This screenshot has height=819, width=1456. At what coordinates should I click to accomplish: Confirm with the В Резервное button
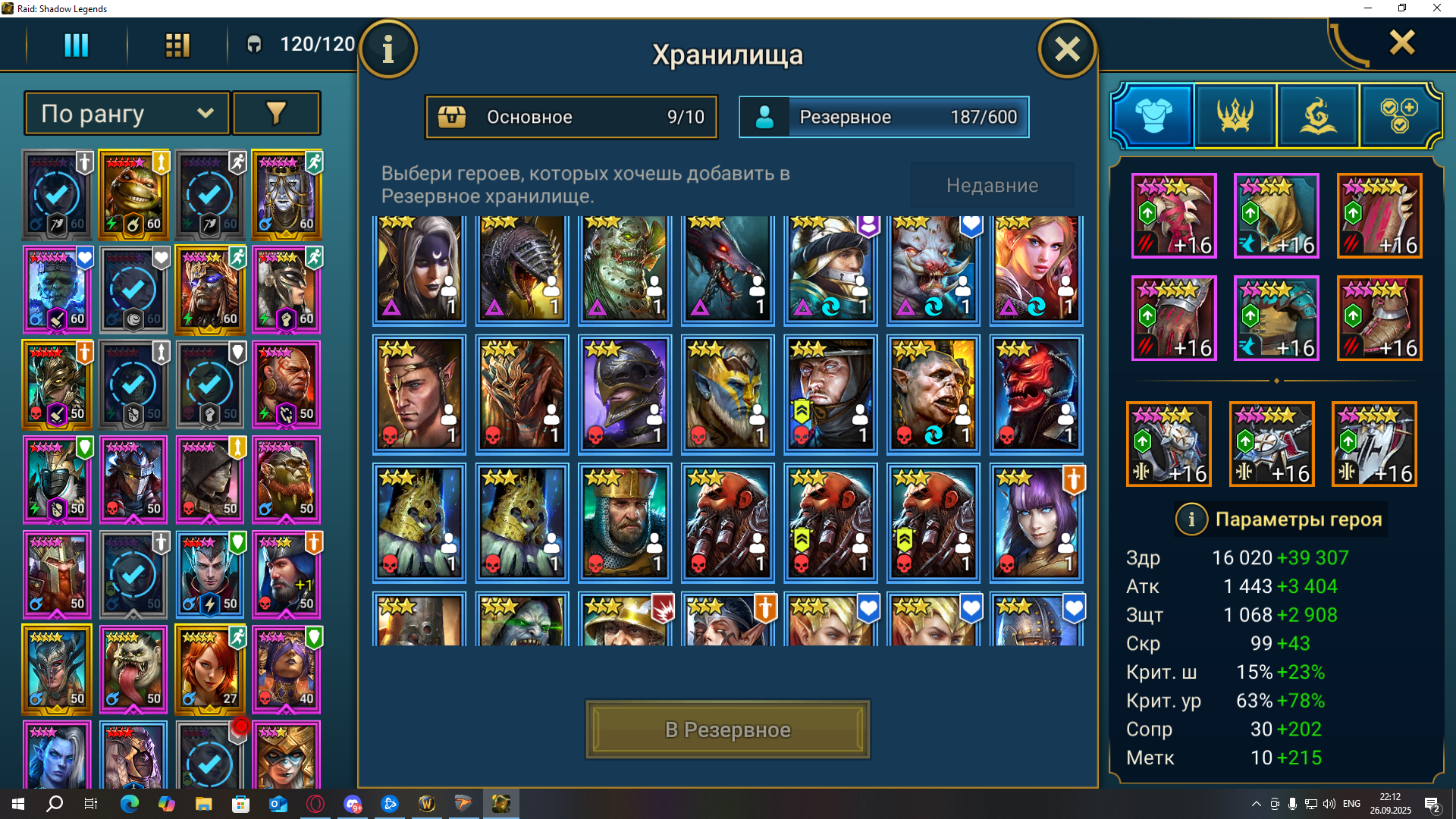pos(727,730)
